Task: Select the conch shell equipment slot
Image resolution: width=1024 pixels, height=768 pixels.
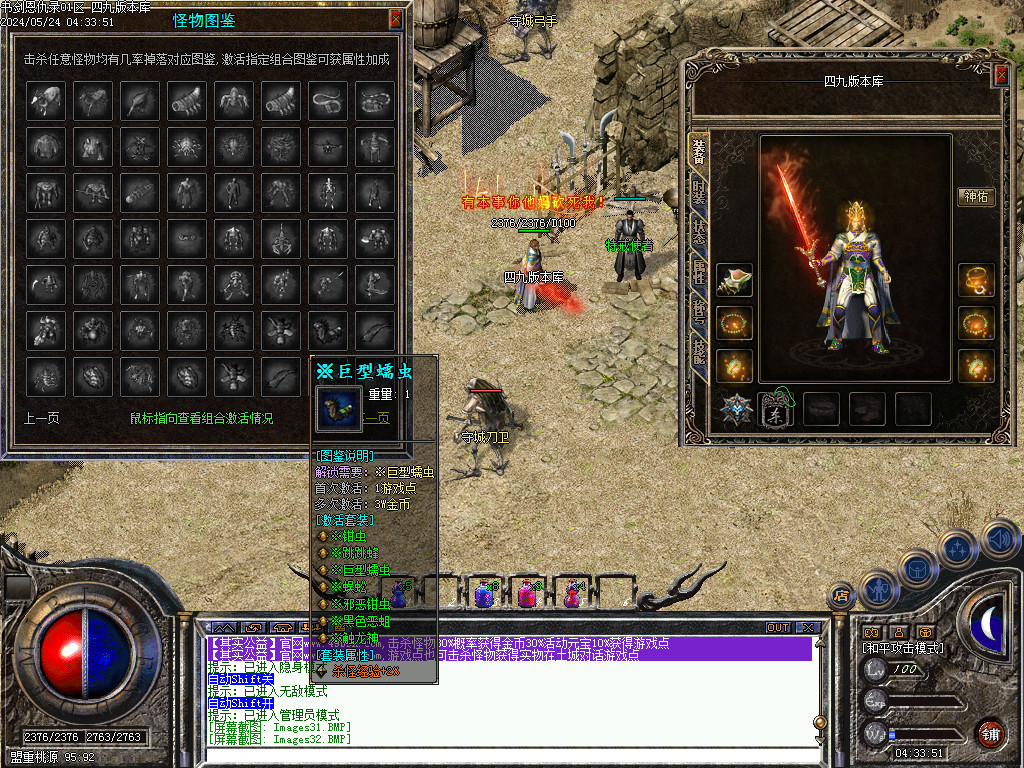Action: 734,281
